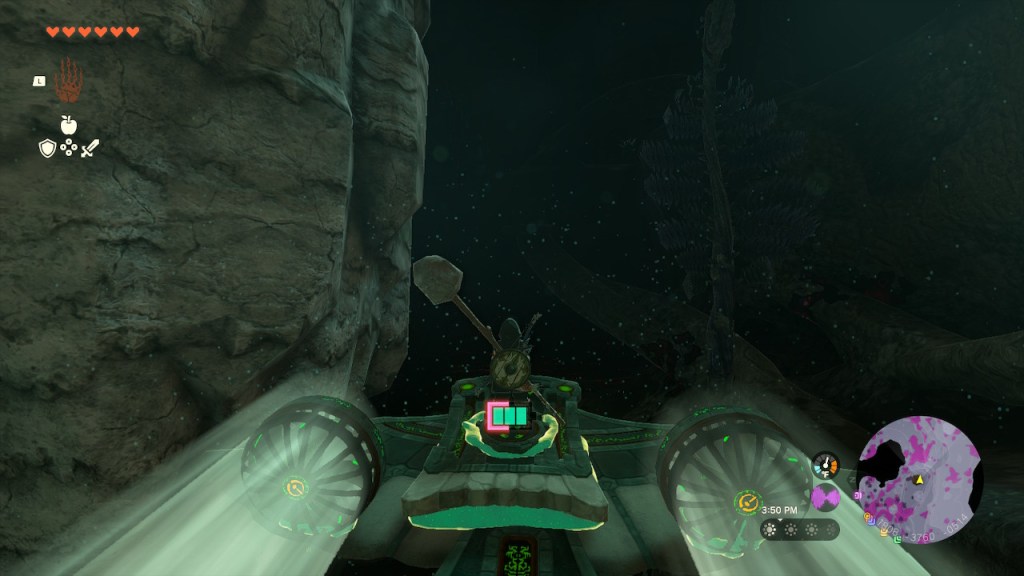Viewport: 1024px width, 576px height.
Task: Click the yellow player arrow on minimap
Action: pos(919,480)
